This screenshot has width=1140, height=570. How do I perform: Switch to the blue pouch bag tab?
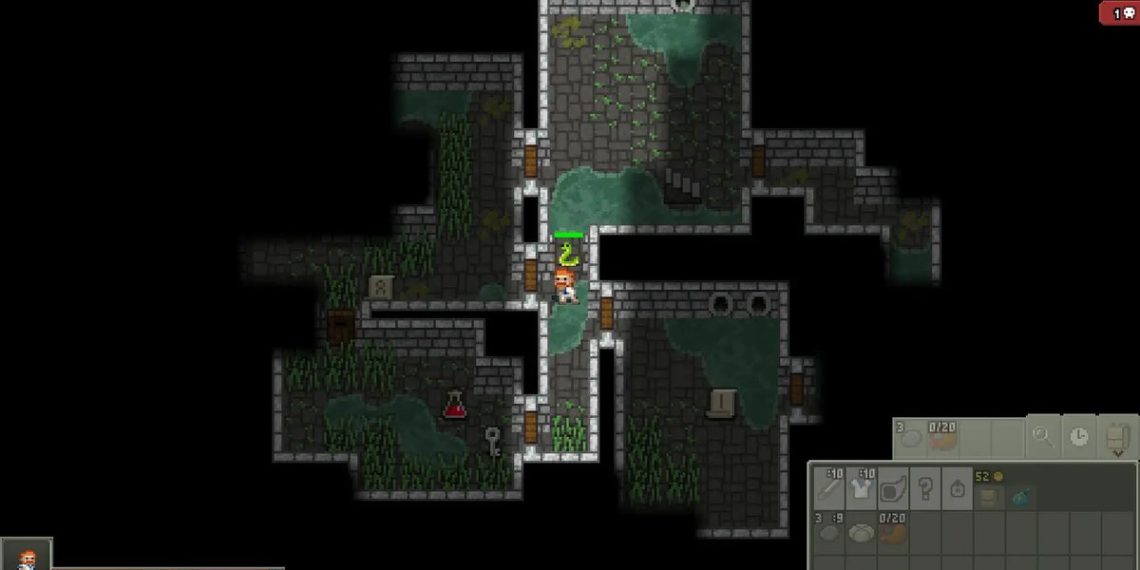tap(1021, 494)
